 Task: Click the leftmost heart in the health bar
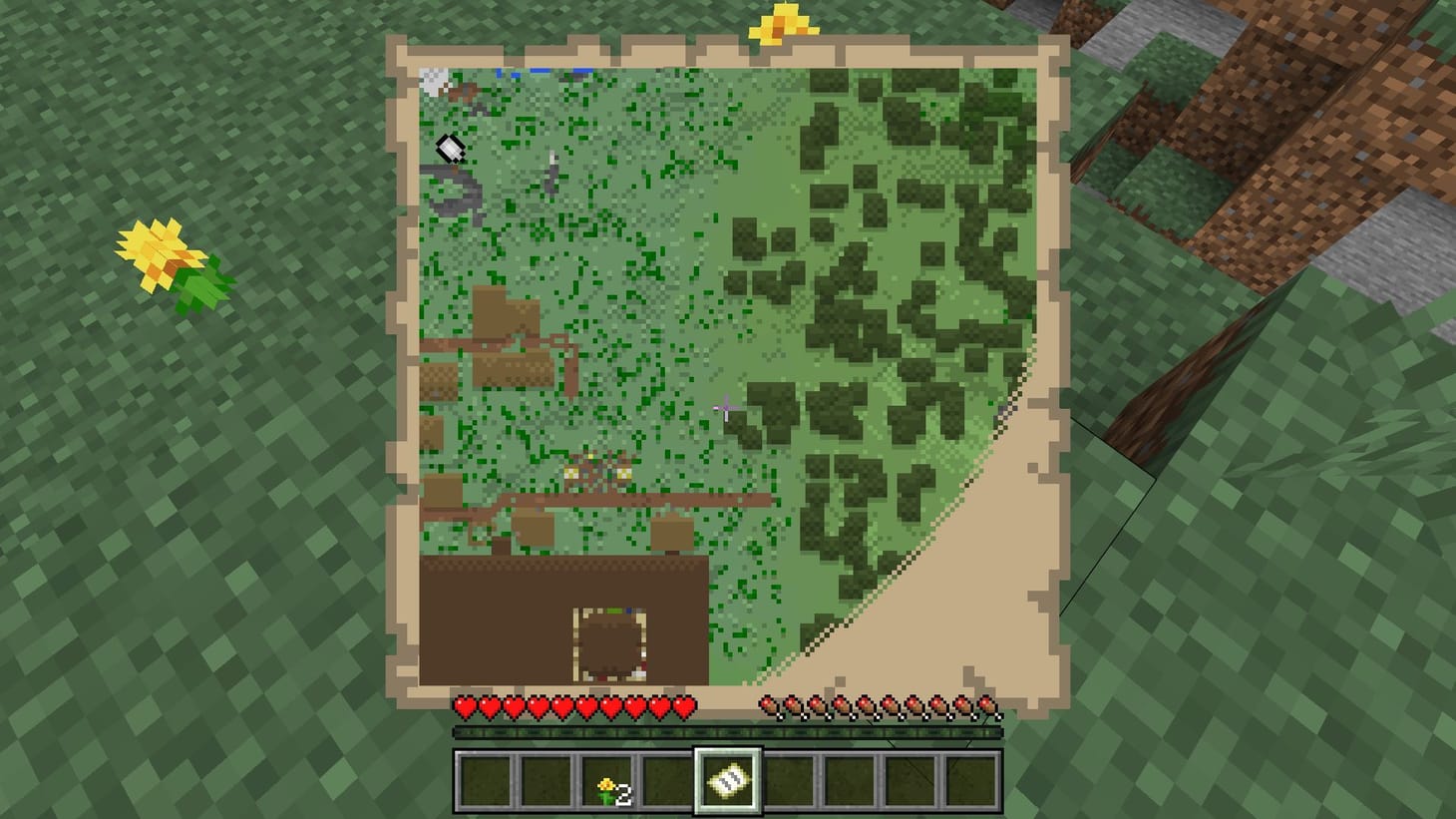pos(463,705)
